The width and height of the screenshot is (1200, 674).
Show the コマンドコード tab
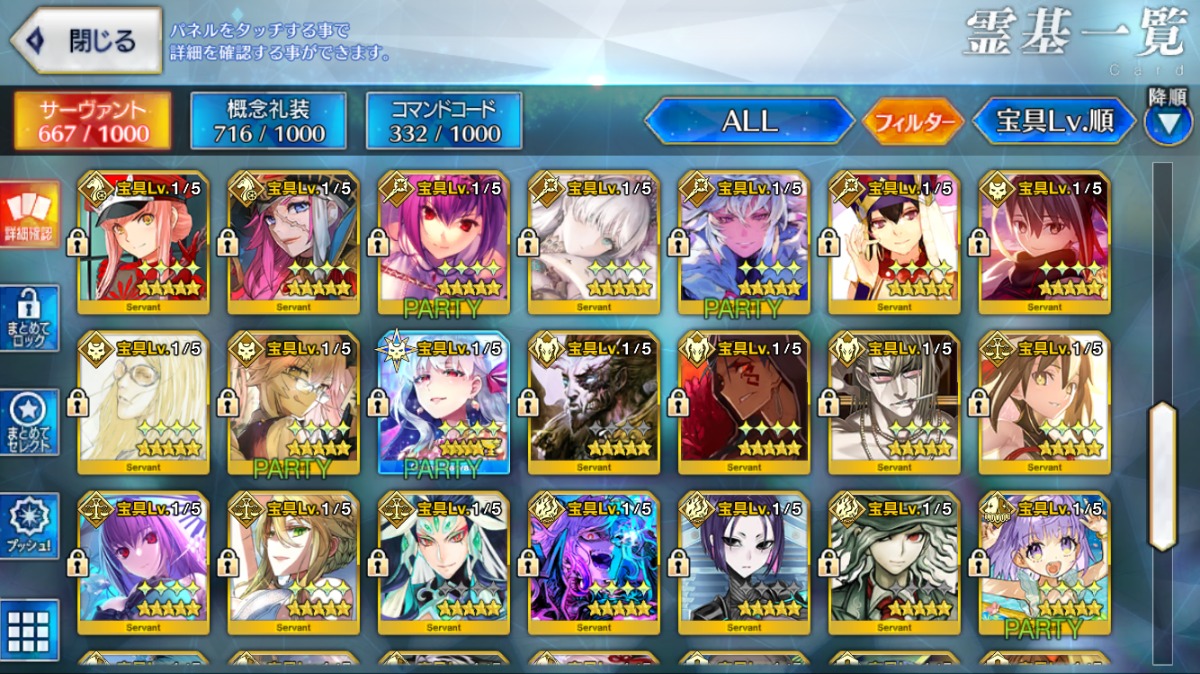tap(444, 122)
